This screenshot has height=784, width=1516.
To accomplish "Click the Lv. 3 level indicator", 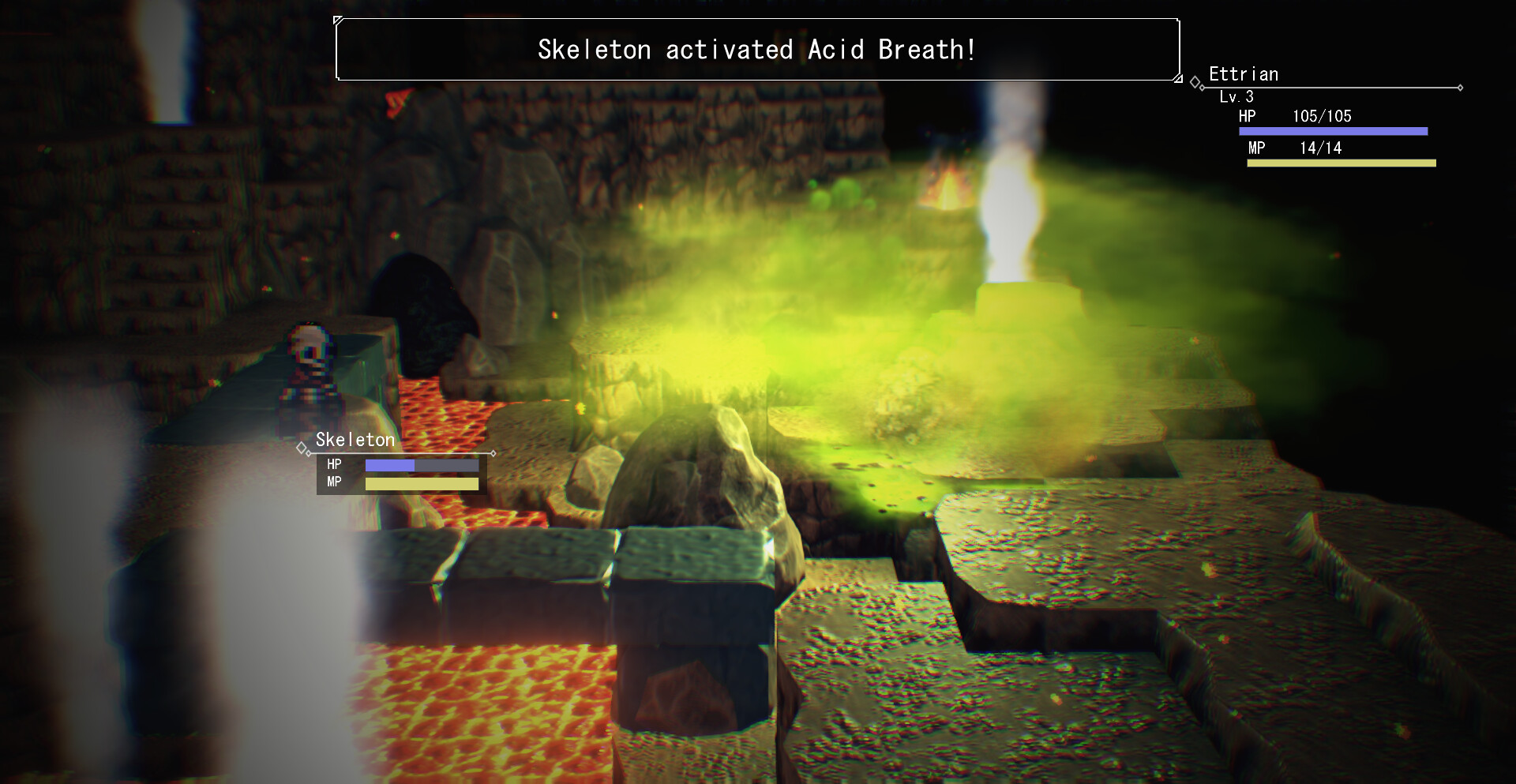I will (x=1236, y=97).
